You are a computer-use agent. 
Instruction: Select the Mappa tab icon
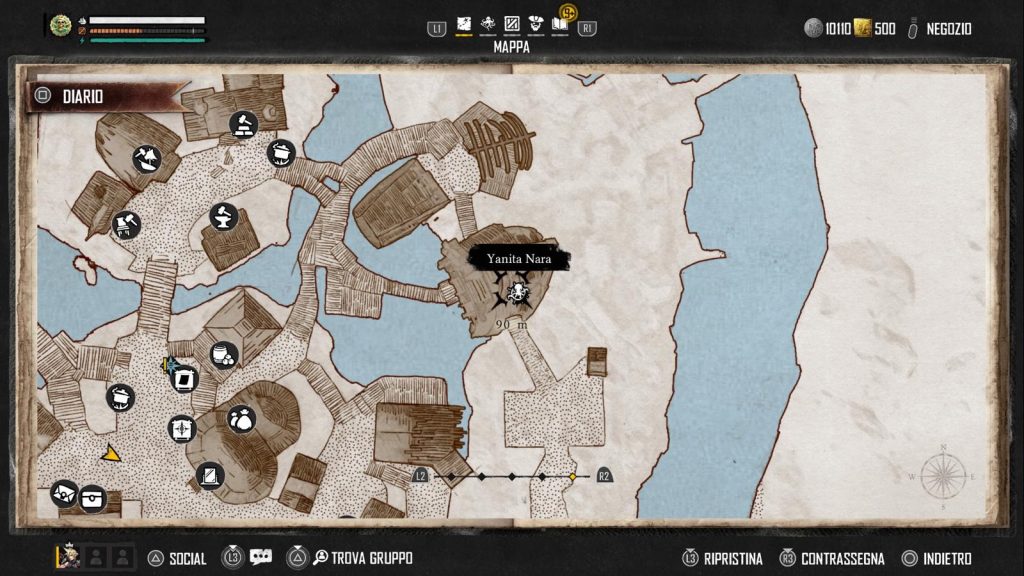tap(464, 25)
